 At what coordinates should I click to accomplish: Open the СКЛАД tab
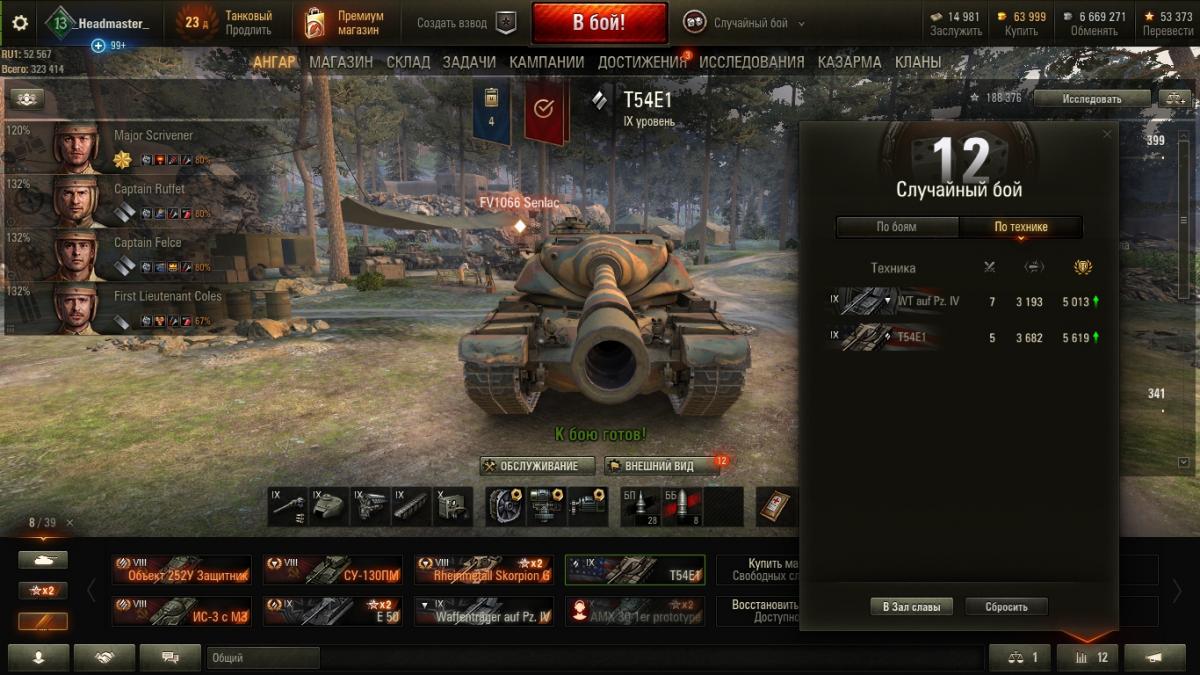click(x=408, y=62)
